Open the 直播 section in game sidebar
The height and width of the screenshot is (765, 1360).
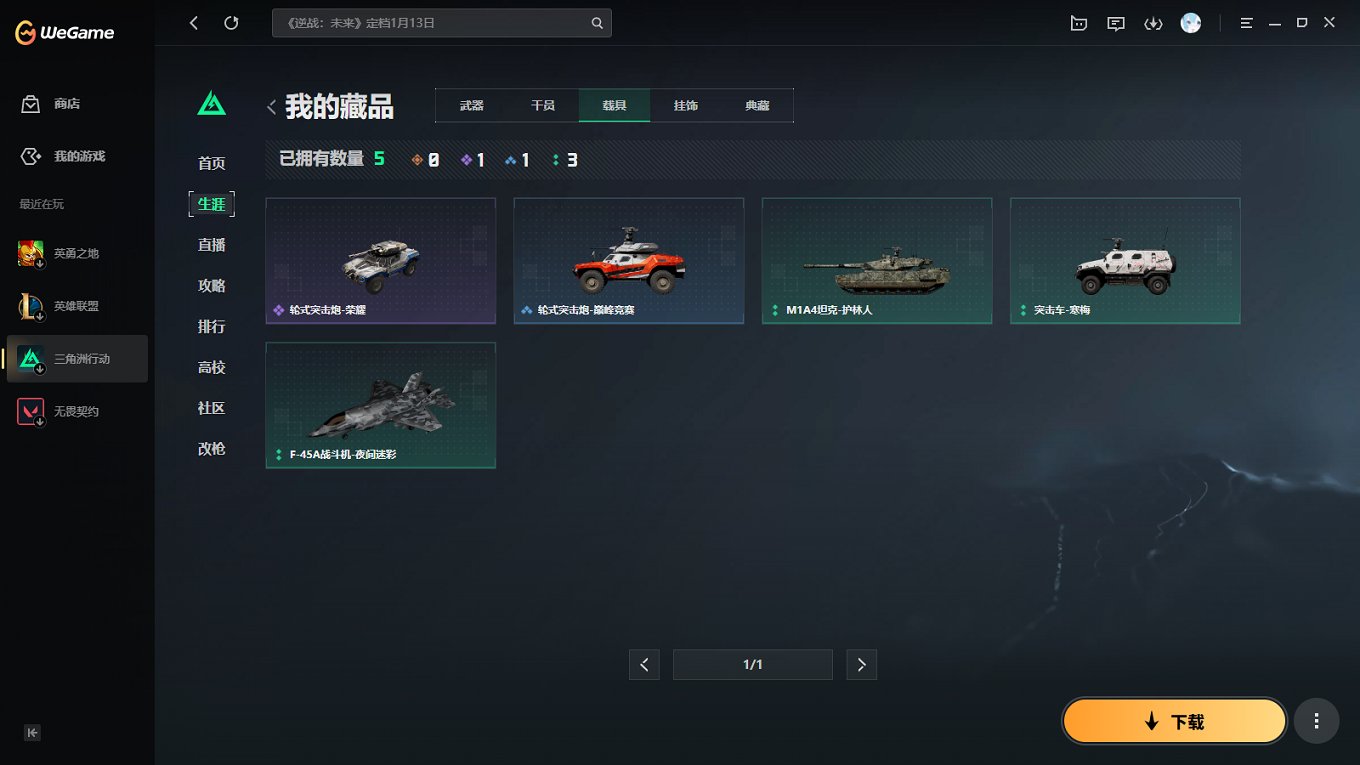point(211,244)
